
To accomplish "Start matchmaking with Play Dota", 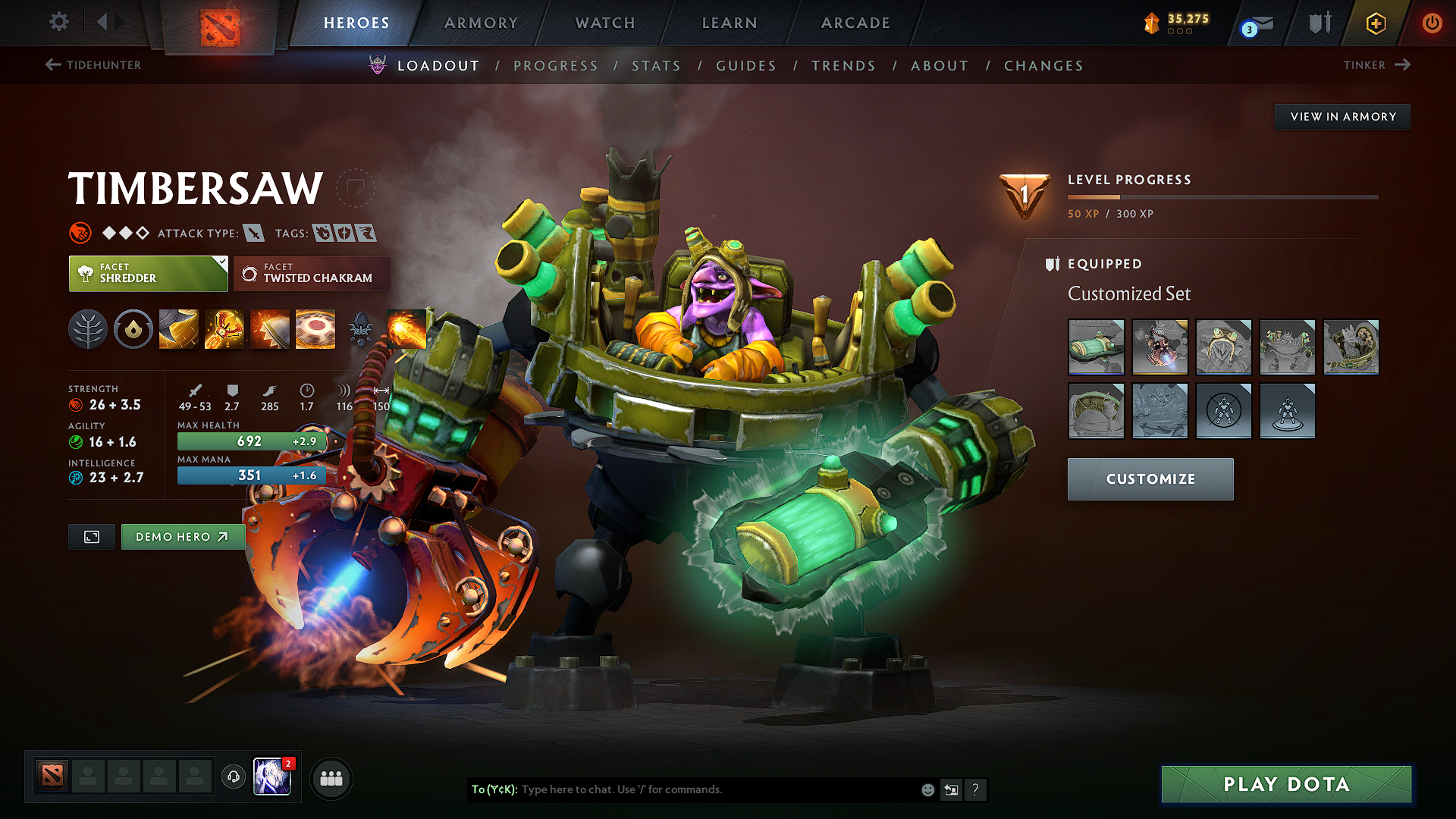I will pos(1286,784).
